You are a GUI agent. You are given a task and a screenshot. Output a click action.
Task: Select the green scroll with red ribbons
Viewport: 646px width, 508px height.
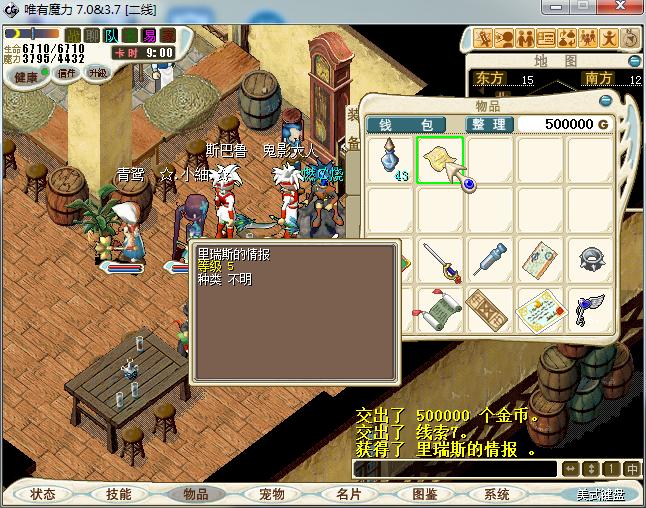(440, 310)
